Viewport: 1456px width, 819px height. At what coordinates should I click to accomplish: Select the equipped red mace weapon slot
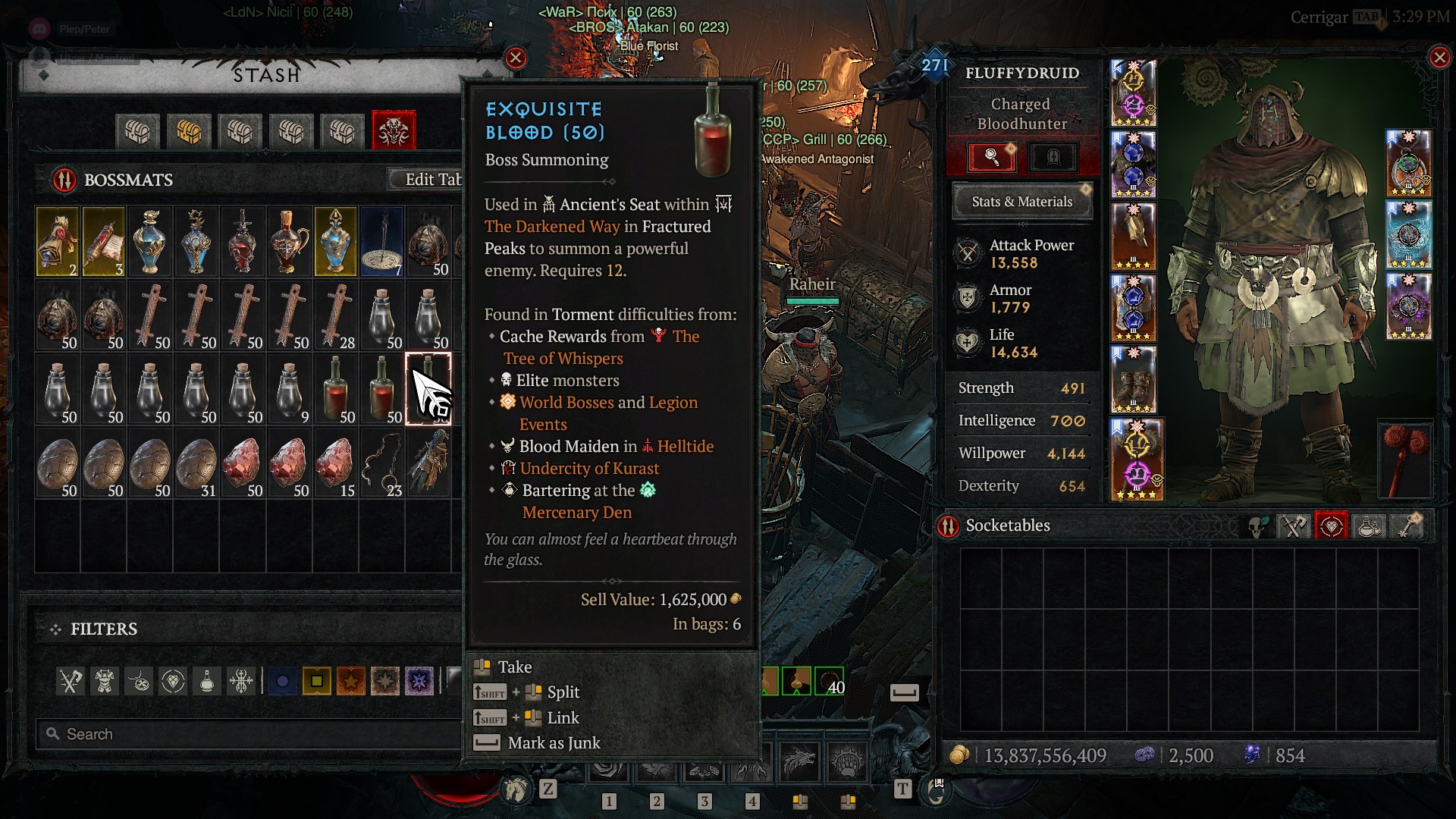pyautogui.click(x=1405, y=459)
